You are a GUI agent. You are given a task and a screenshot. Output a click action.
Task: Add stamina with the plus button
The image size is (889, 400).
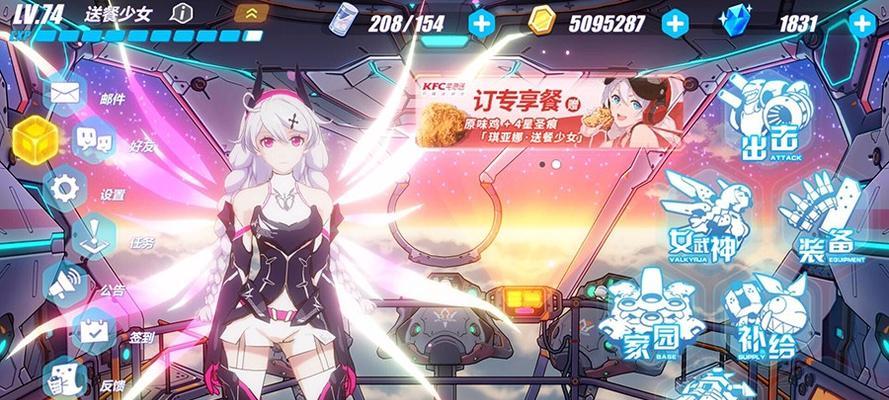pyautogui.click(x=481, y=21)
